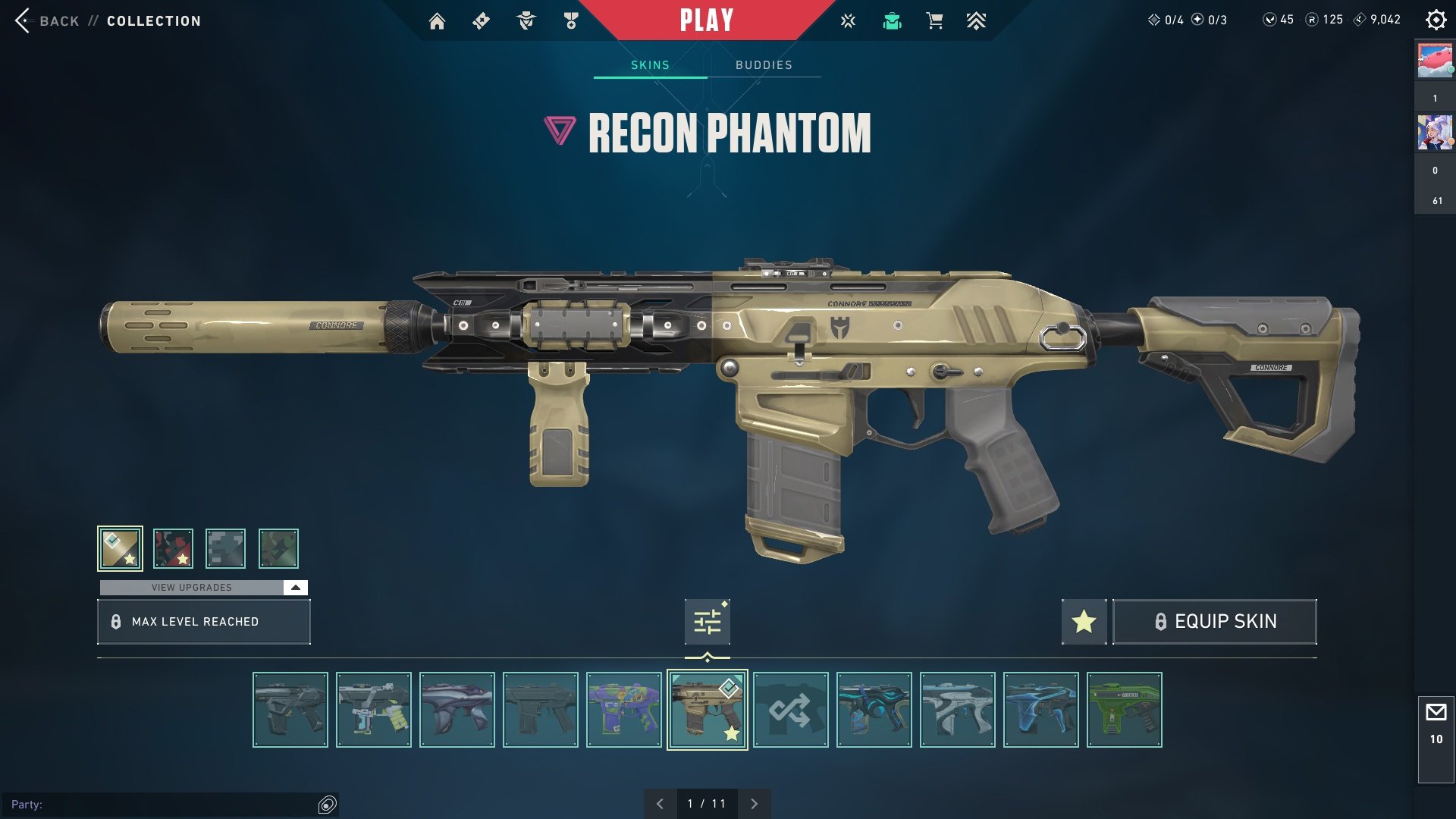Choose the grey digital camo variant
Image resolution: width=1456 pixels, height=819 pixels.
[x=225, y=548]
